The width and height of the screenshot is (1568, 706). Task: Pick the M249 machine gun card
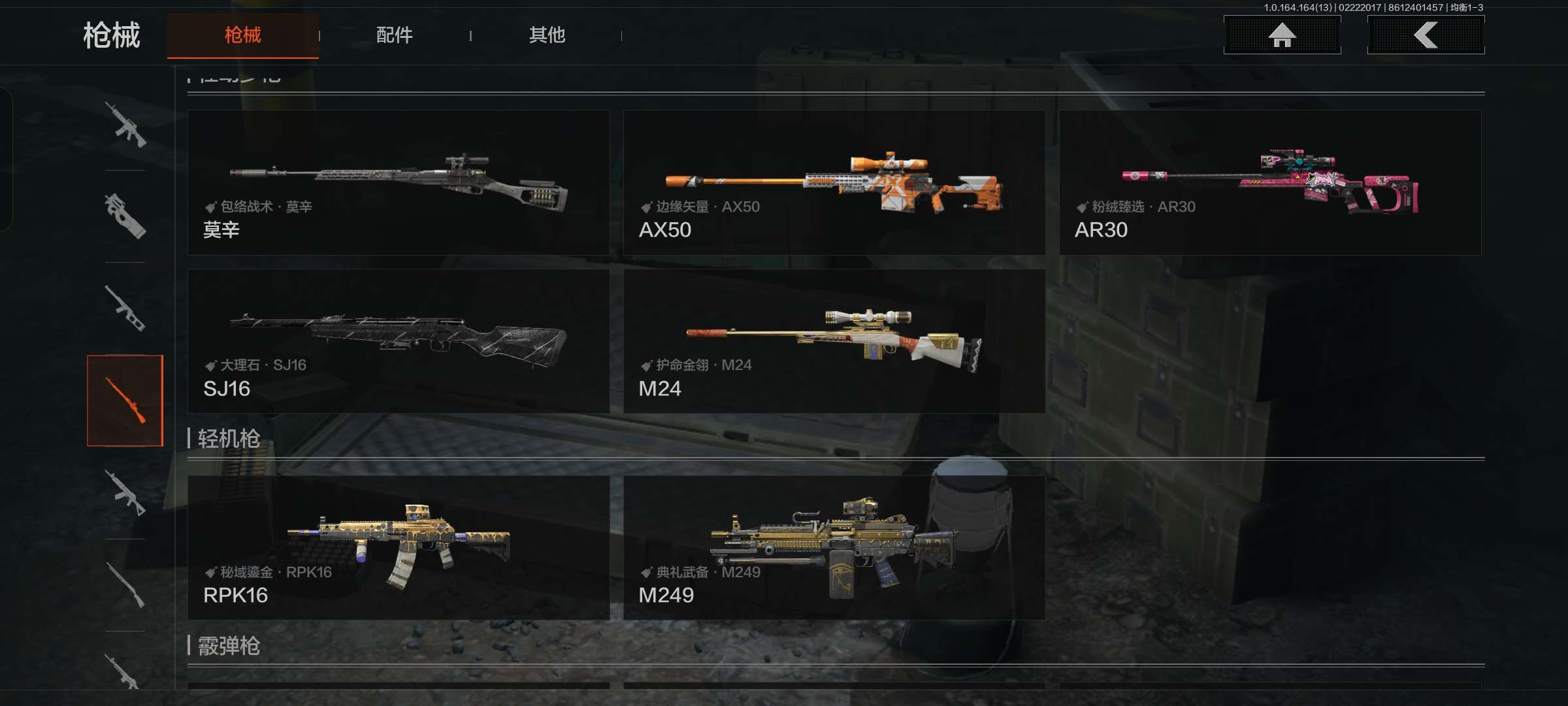tap(834, 548)
